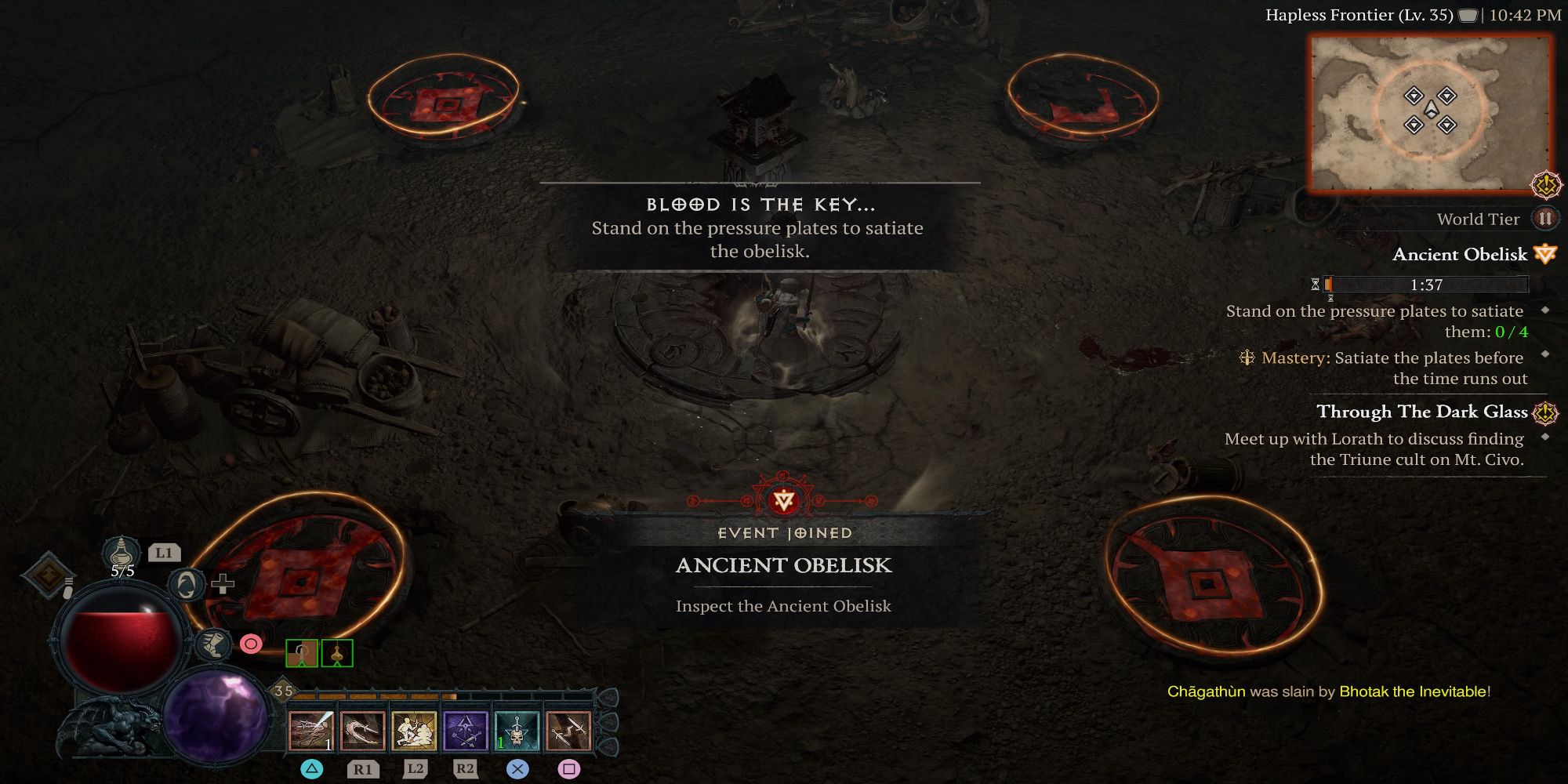The image size is (1568, 784).
Task: Open the Ancient Obelisk event tracker
Action: click(1460, 254)
